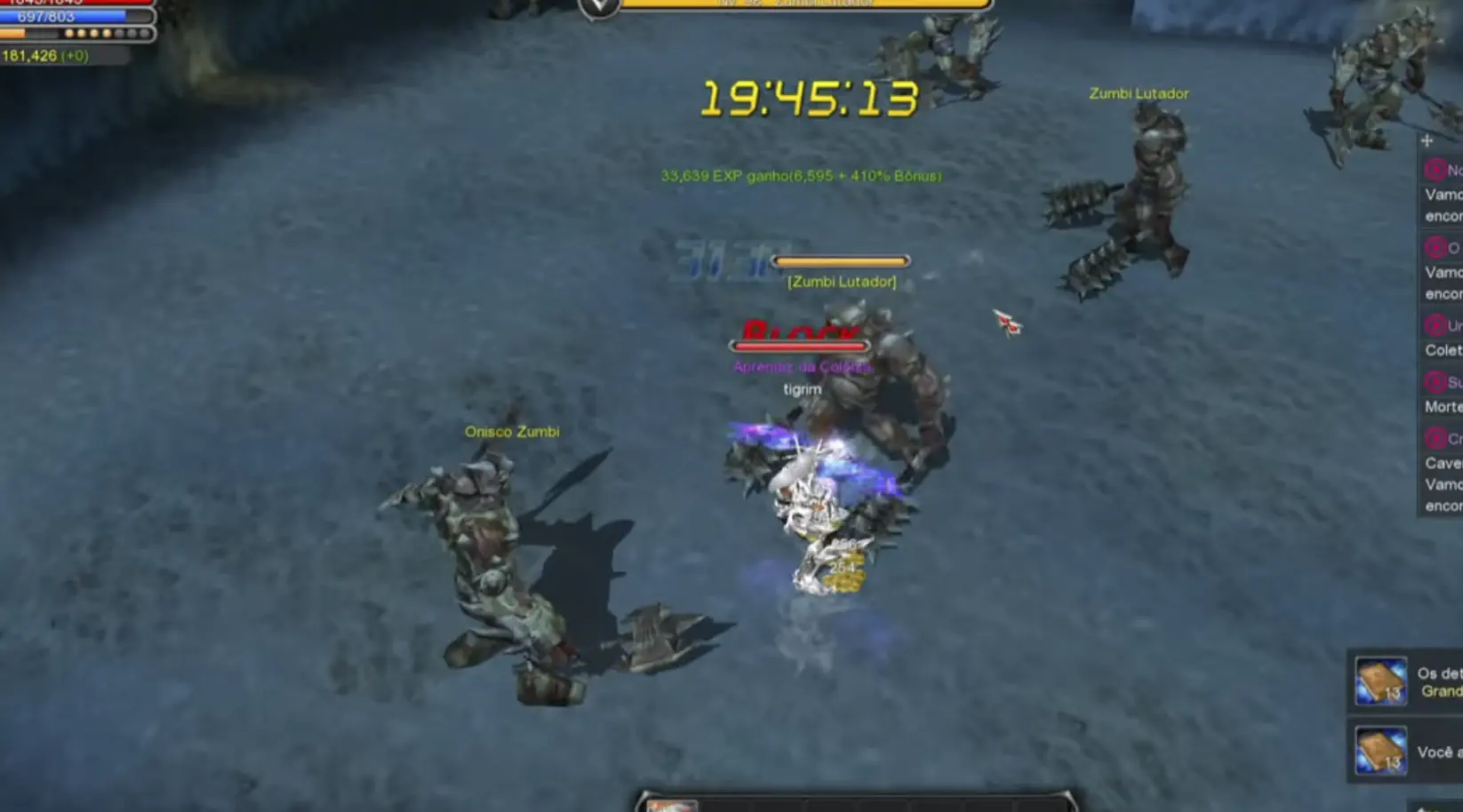Click the 'Você a...' notification message
This screenshot has width=1463, height=812.
tap(1438, 751)
